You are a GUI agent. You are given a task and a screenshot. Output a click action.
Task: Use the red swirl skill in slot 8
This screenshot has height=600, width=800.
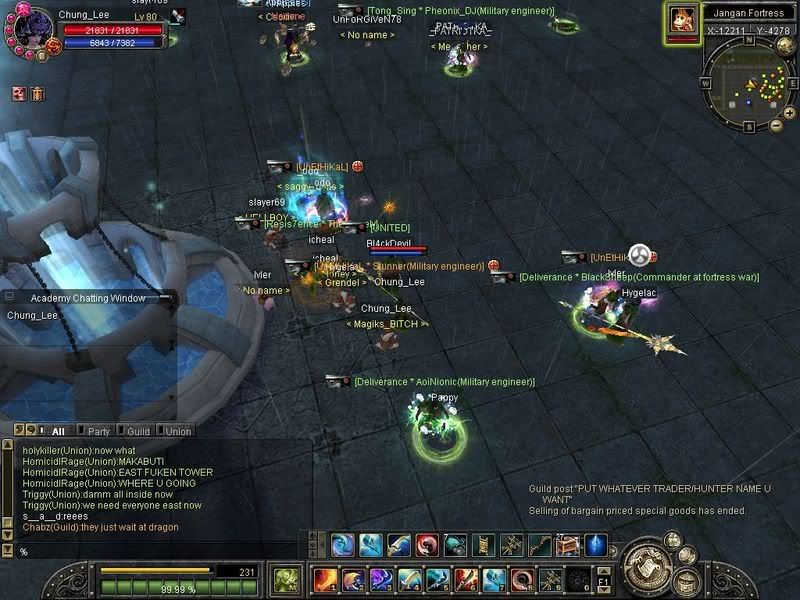click(x=522, y=579)
